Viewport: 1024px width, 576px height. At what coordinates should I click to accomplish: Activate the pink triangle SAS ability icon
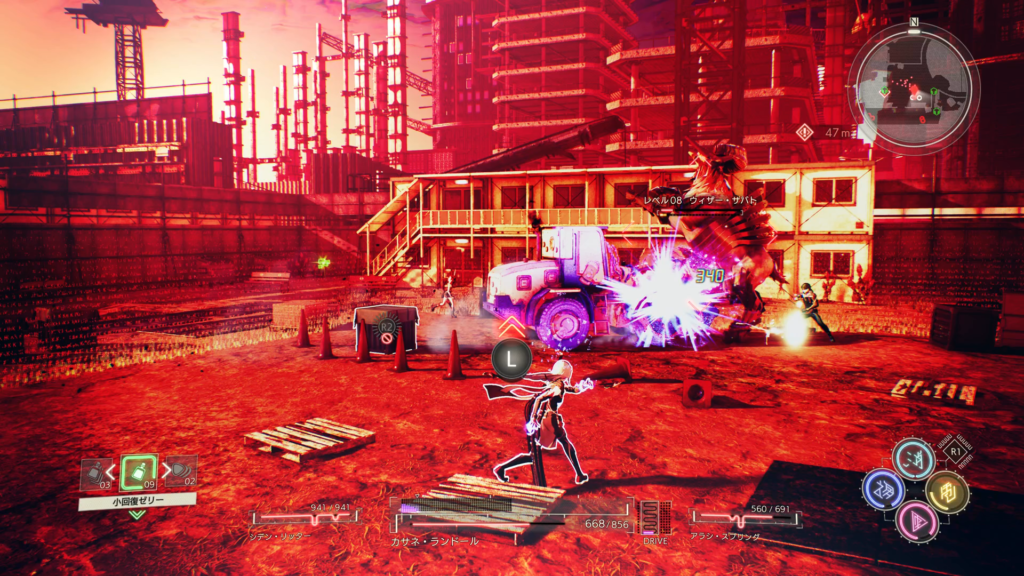[913, 520]
